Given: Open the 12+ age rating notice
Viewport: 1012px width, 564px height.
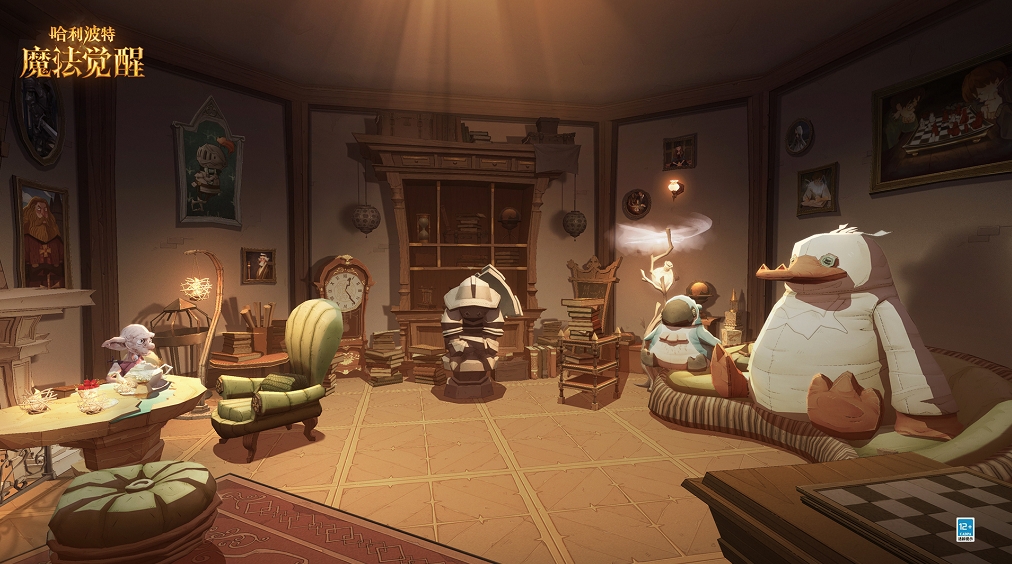Looking at the screenshot, I should tap(965, 529).
